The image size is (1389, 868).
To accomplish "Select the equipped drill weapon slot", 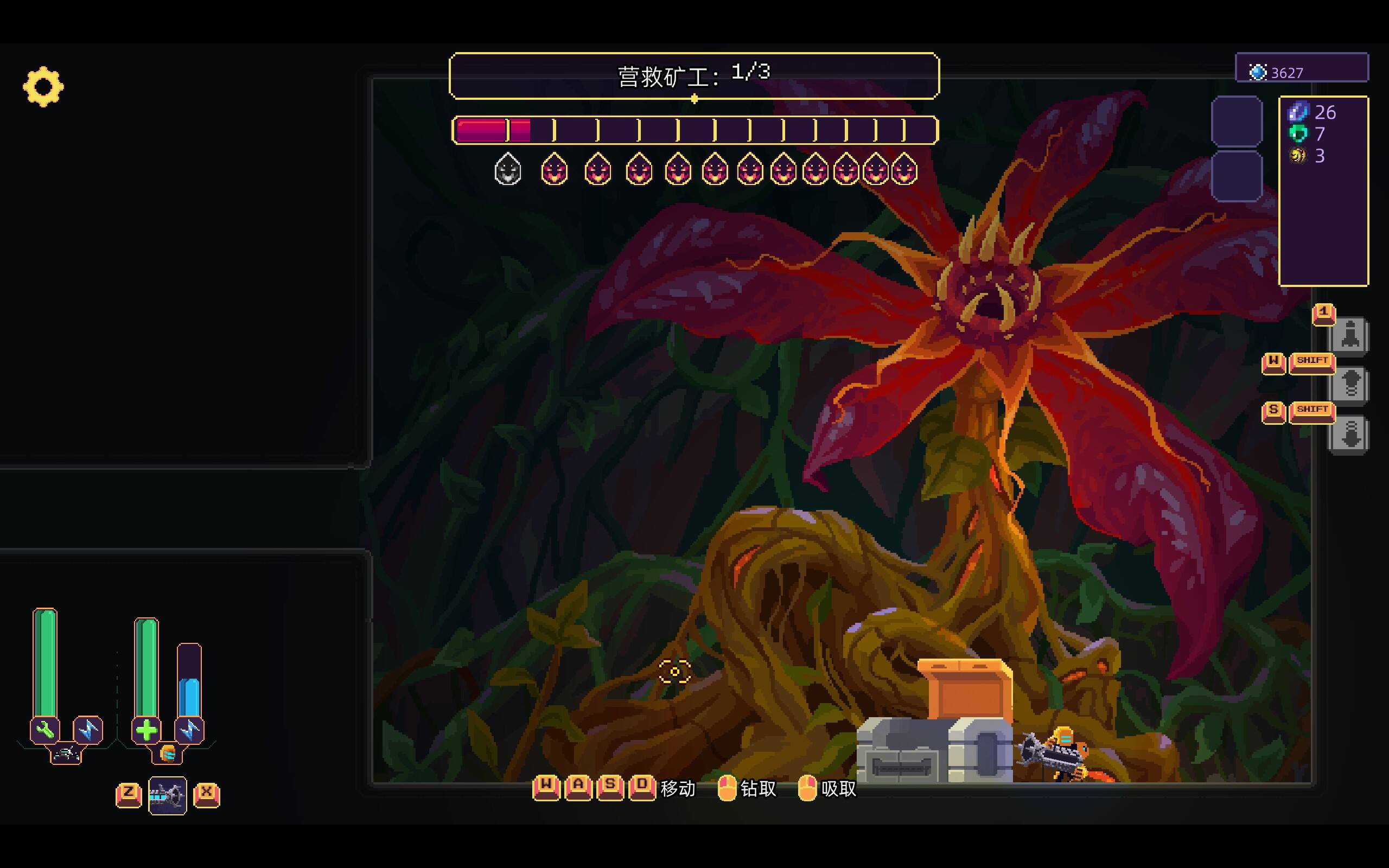I will (167, 795).
